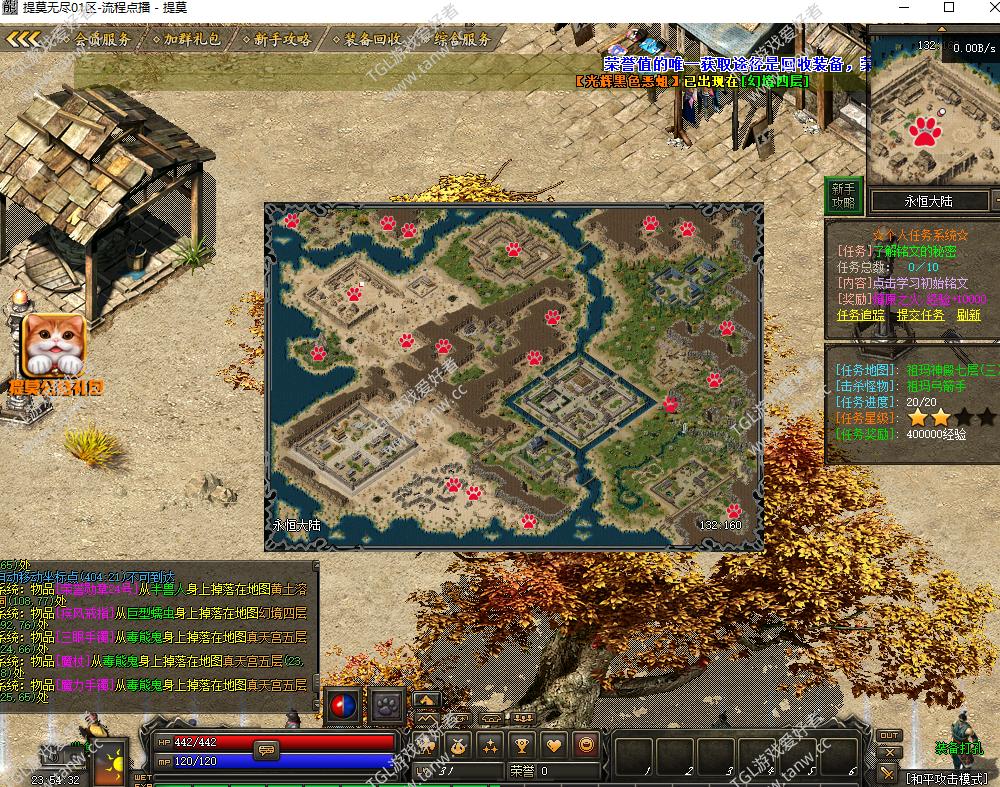The height and width of the screenshot is (787, 1000).
Task: Open the cat gift pack icon
Action: [x=54, y=345]
